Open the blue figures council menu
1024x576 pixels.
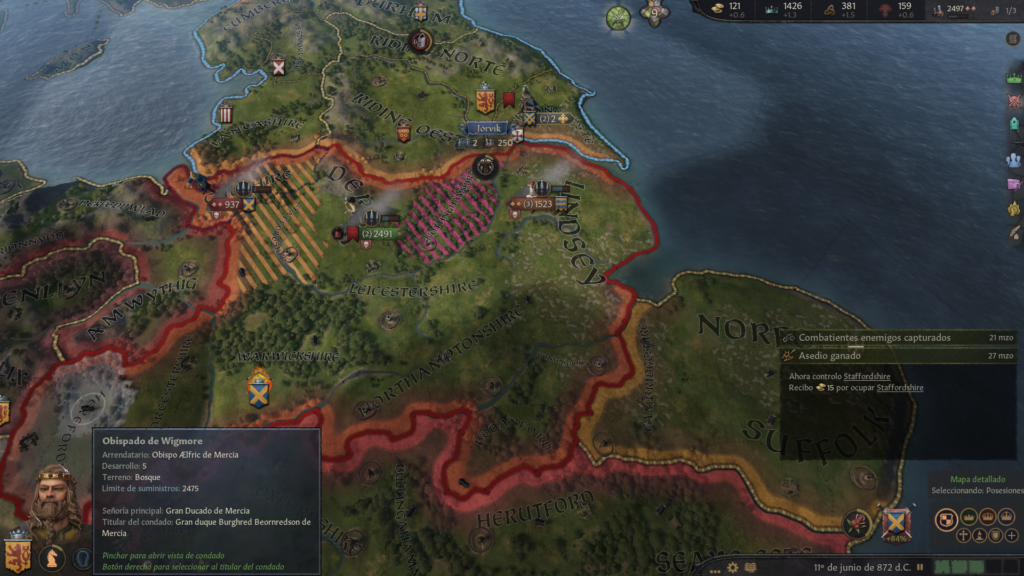coord(1014,160)
